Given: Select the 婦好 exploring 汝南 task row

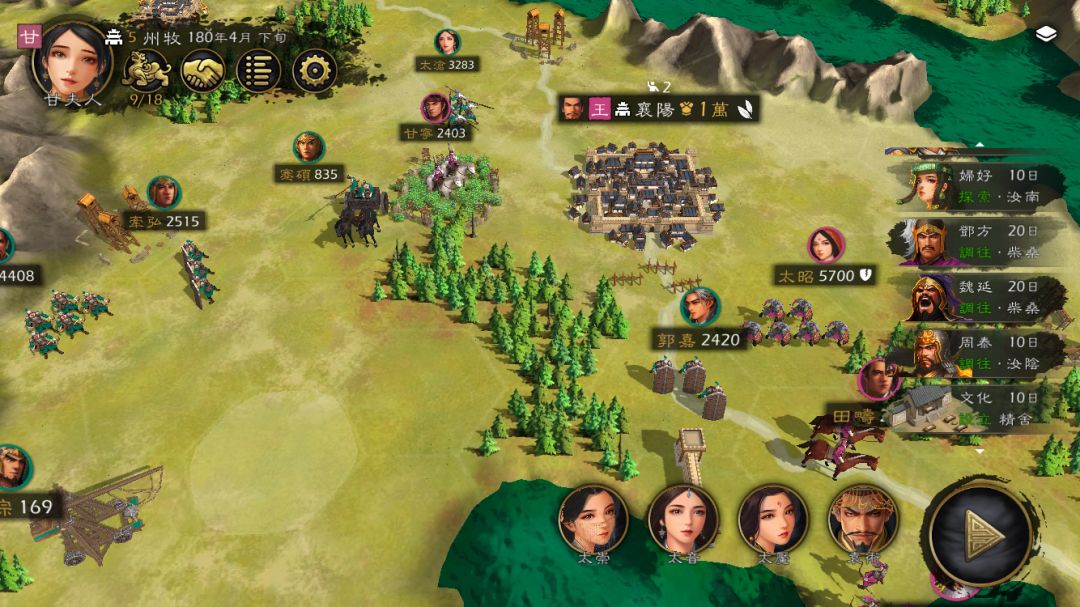Looking at the screenshot, I should [x=975, y=184].
